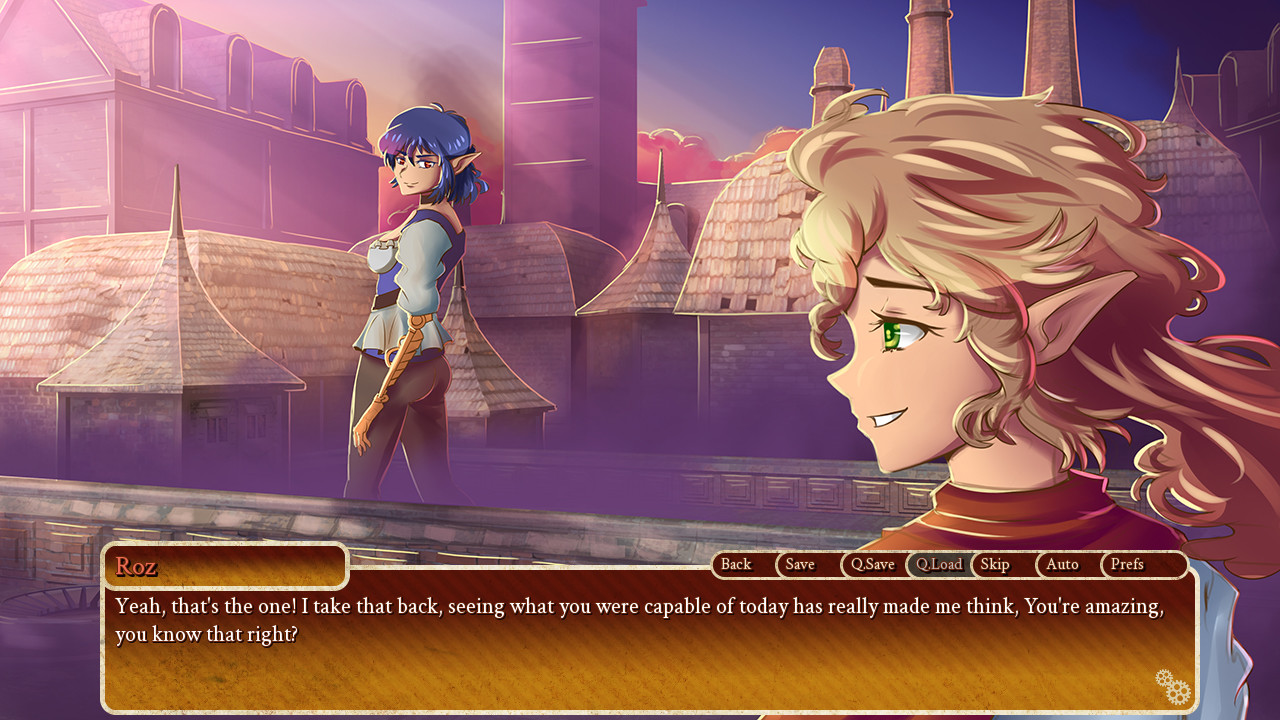
Task: Open the Save menu
Action: pyautogui.click(x=800, y=565)
